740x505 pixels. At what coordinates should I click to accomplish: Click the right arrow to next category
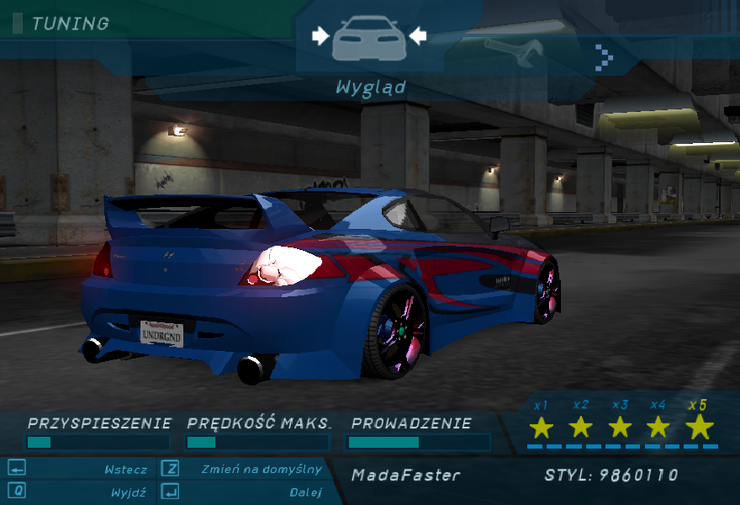(x=603, y=57)
